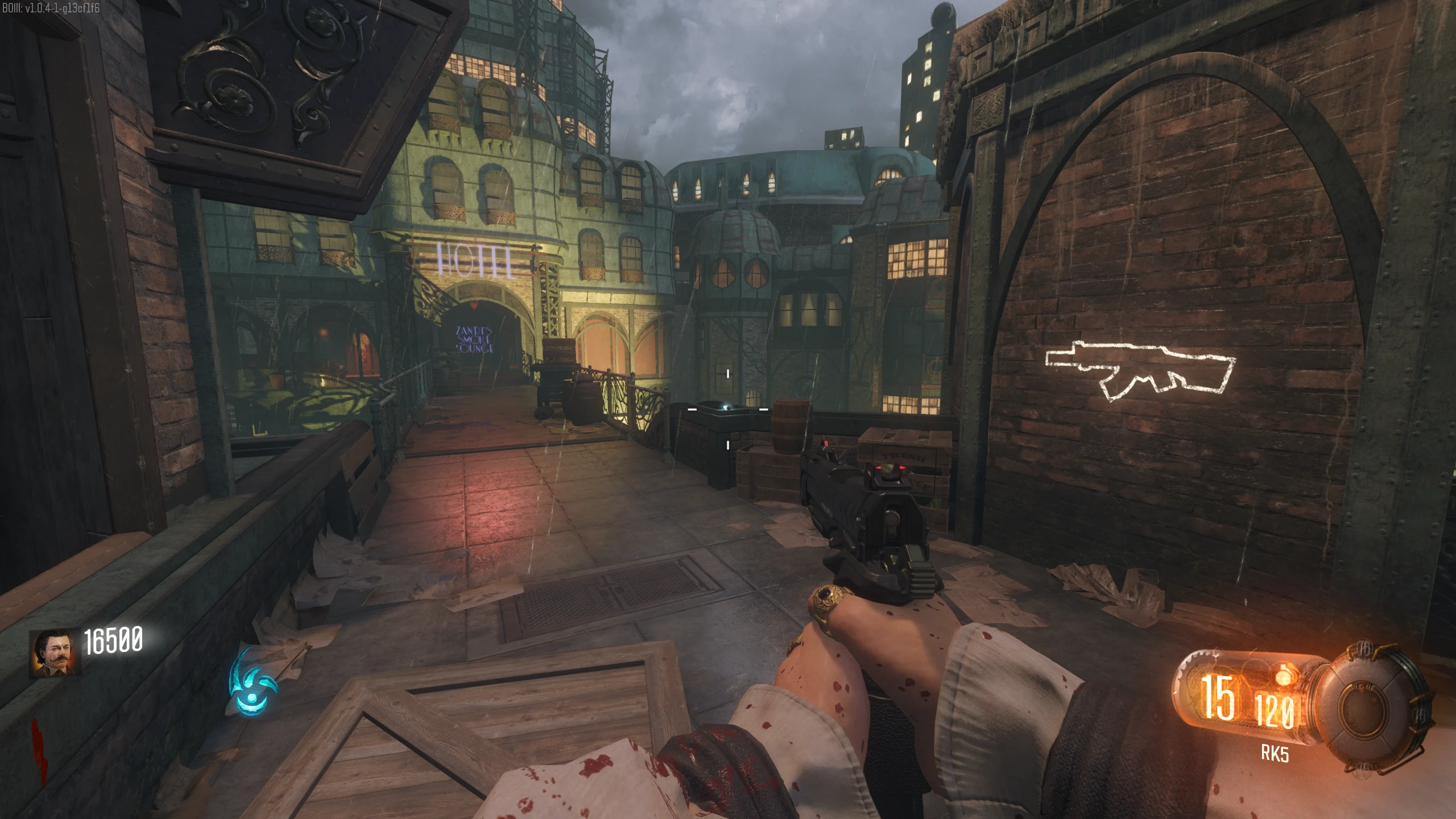Activate the blue Beast Mode swirl icon

tap(253, 681)
